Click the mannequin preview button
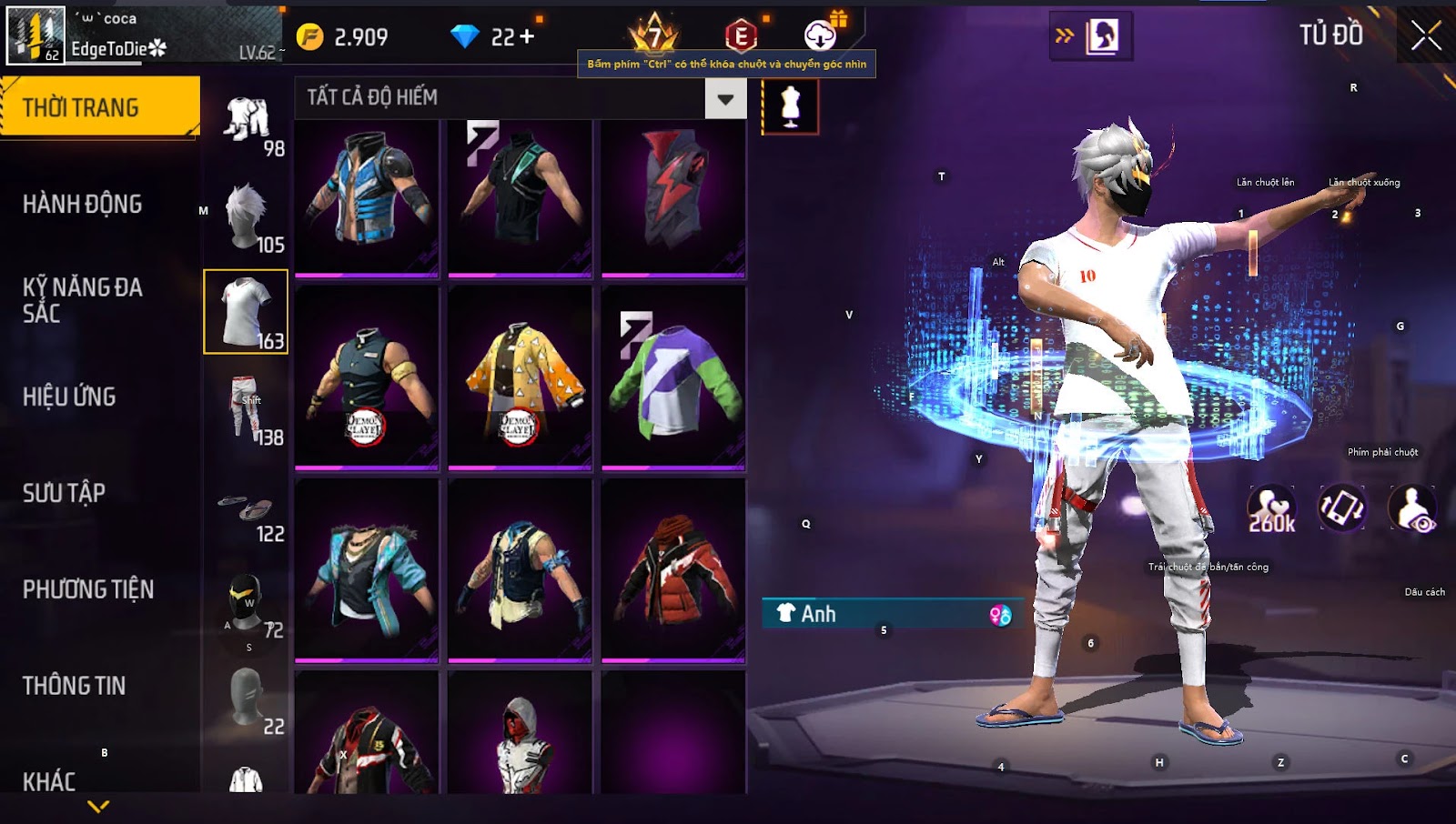The image size is (1456, 824). coord(790,106)
